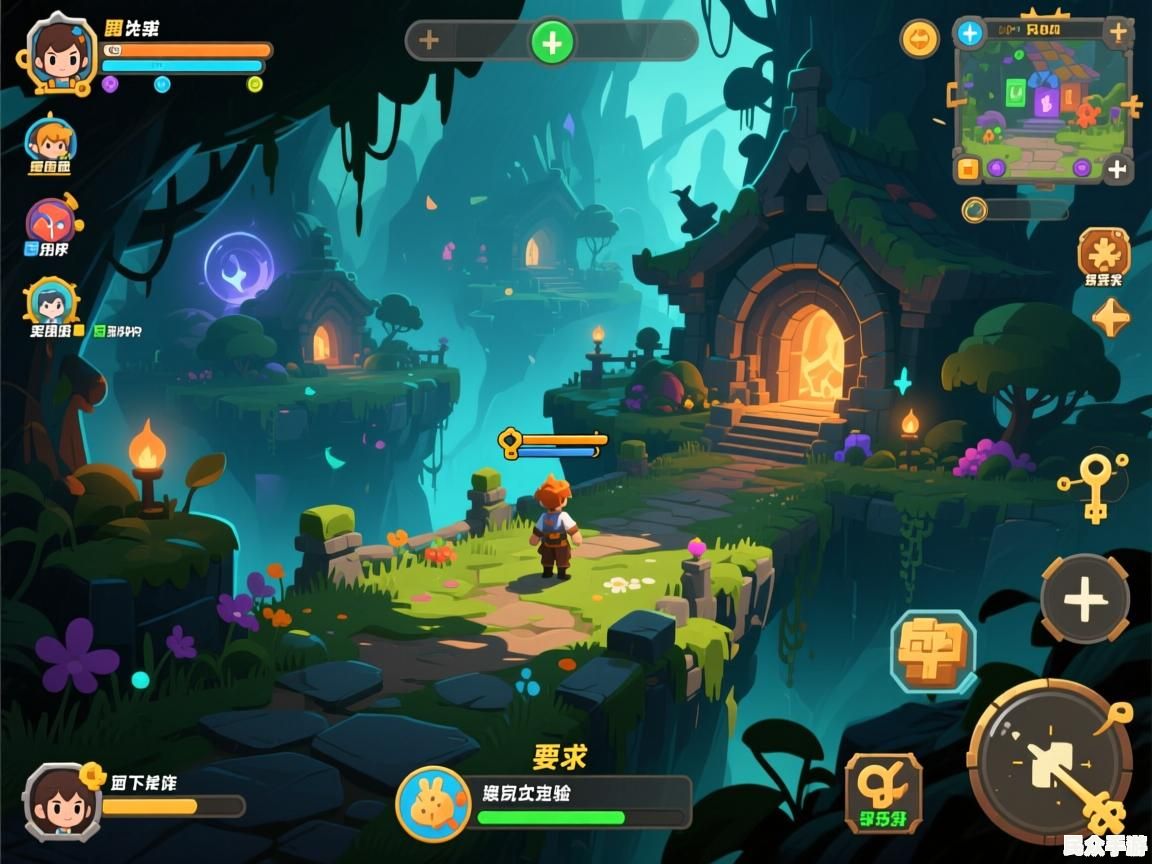Select the orange square button on minimap
Viewport: 1152px width, 864px height.
click(967, 168)
